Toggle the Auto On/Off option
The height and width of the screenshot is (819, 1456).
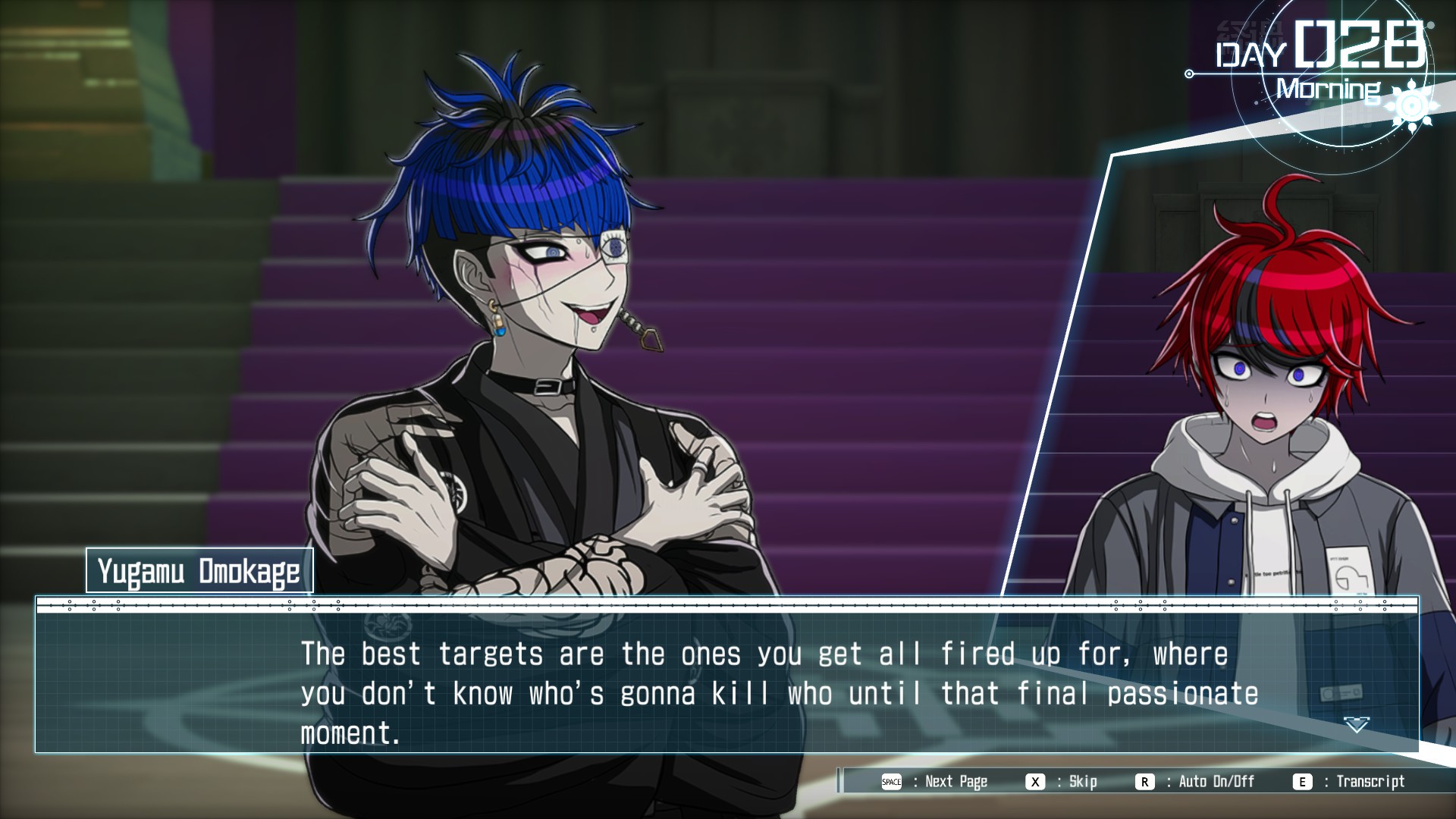tap(1216, 782)
